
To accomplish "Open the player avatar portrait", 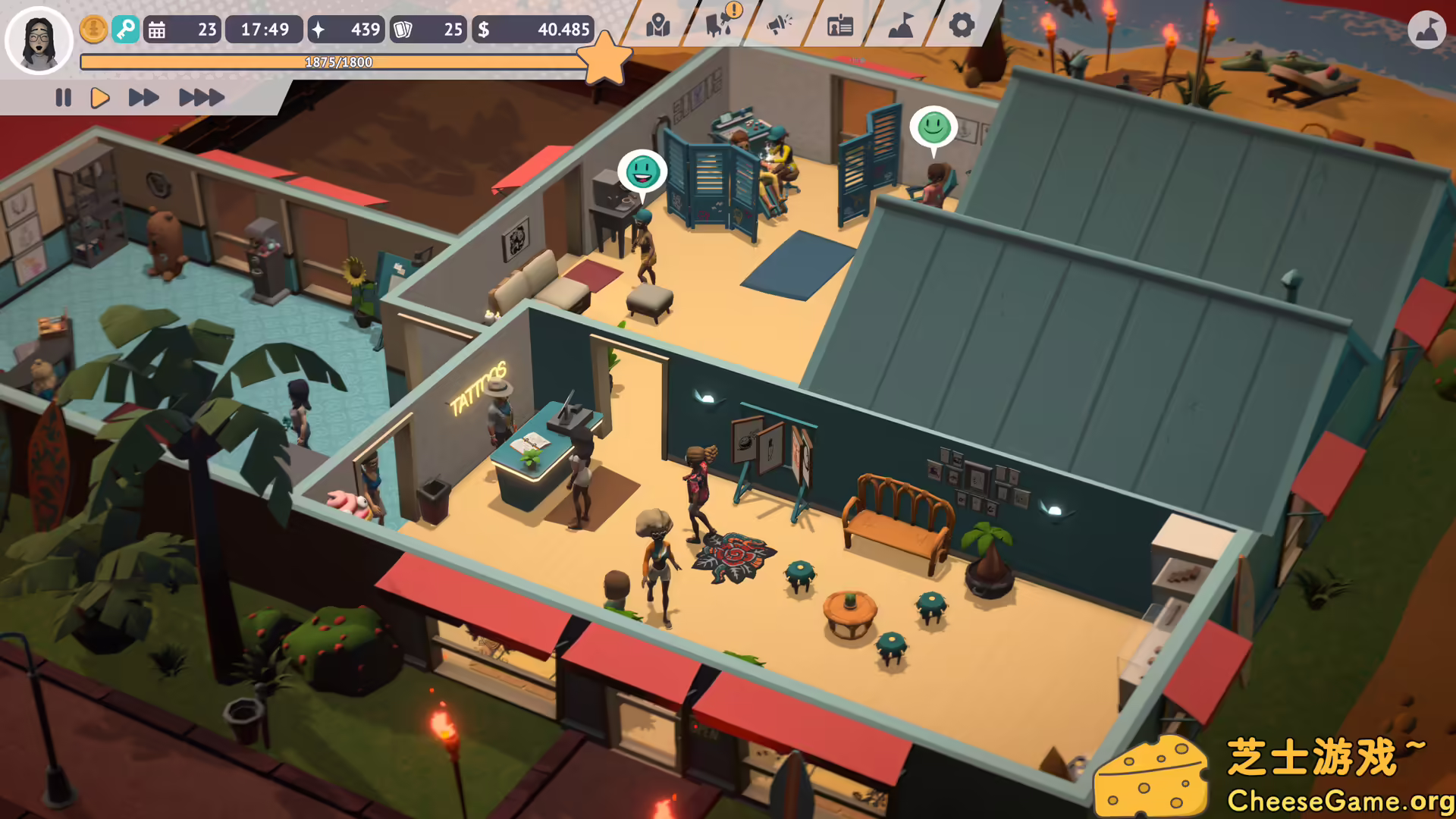I will (x=39, y=40).
